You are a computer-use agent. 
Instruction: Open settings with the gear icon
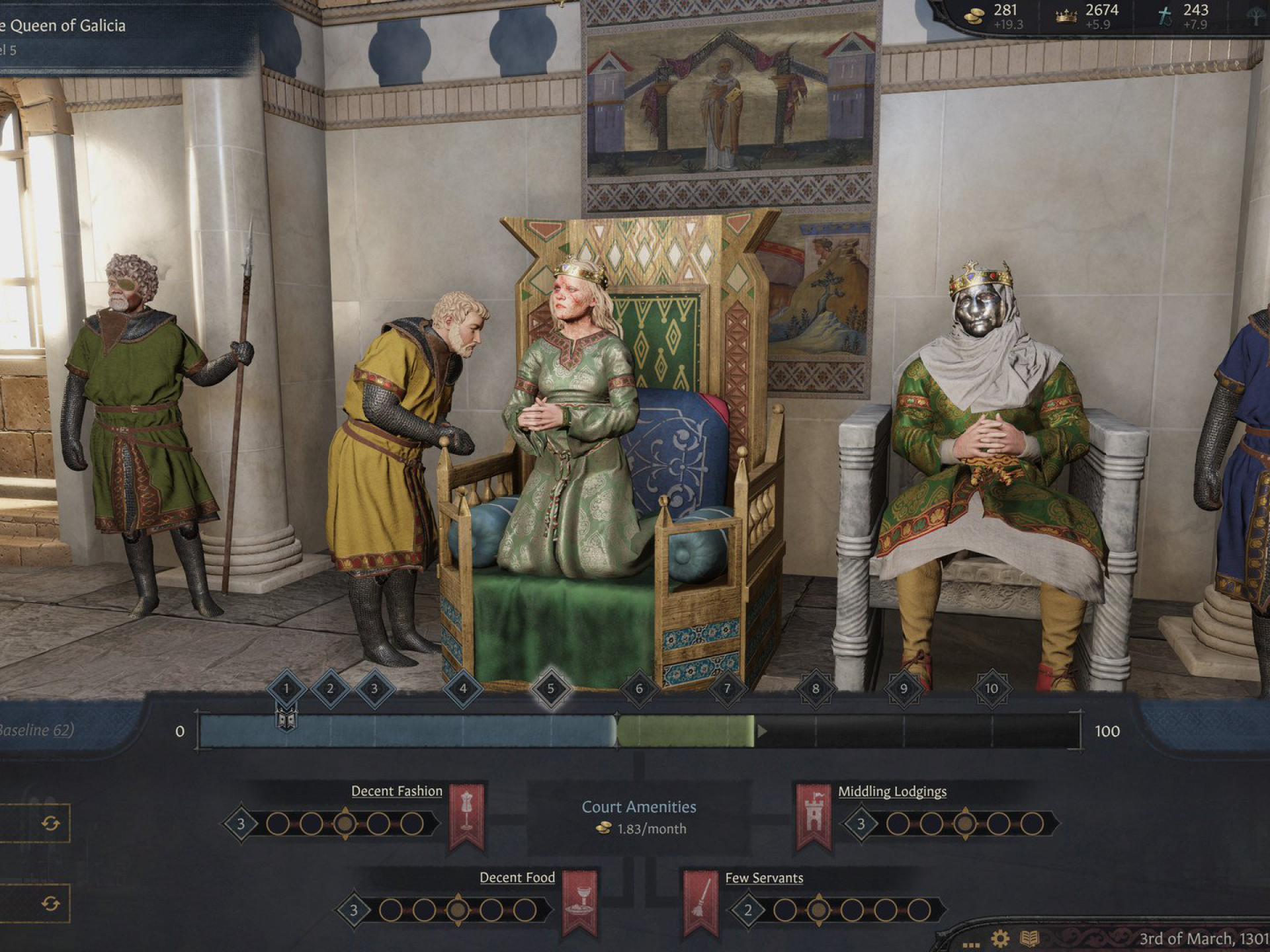(x=1000, y=938)
